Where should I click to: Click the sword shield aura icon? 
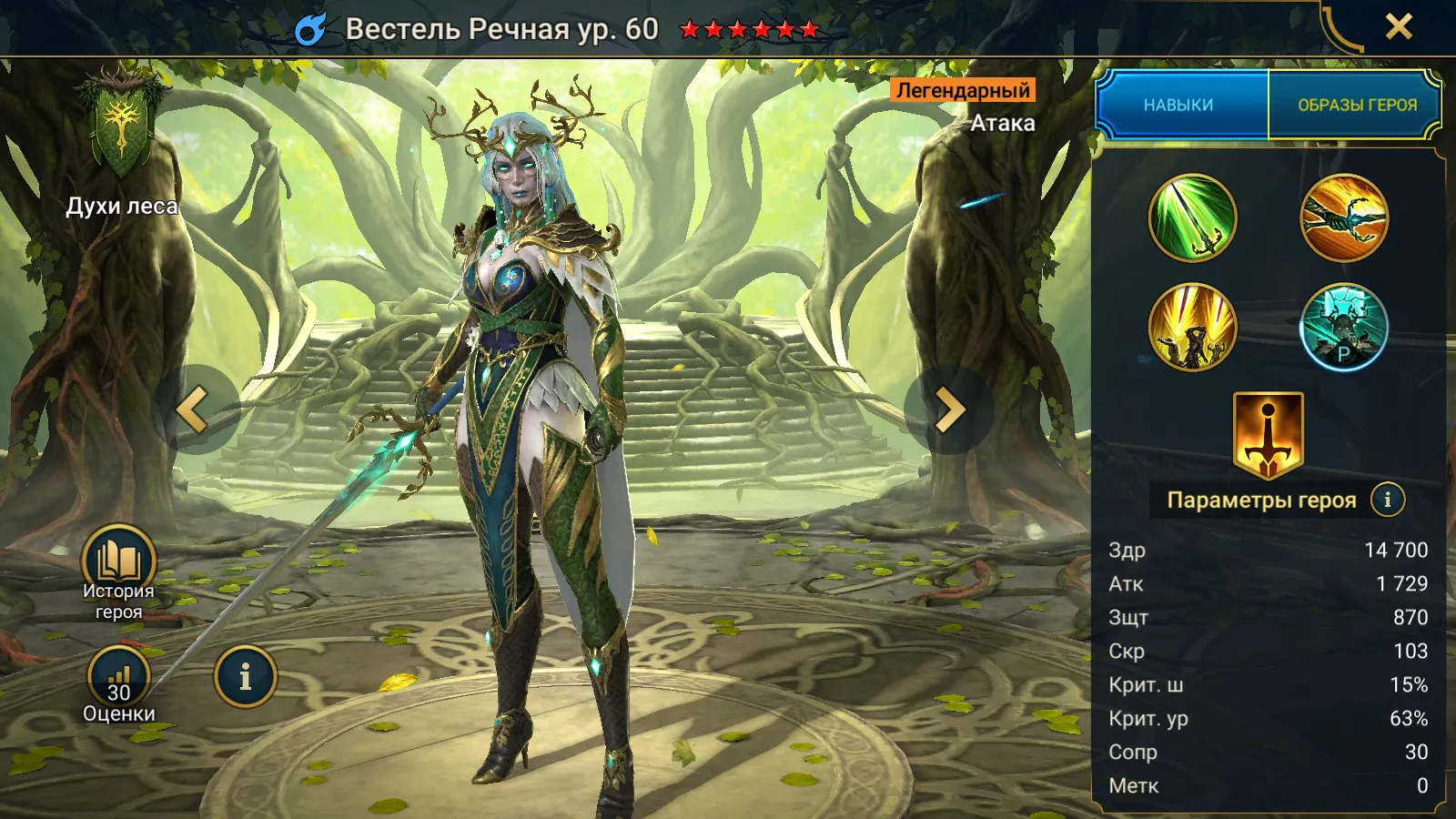[x=1268, y=435]
